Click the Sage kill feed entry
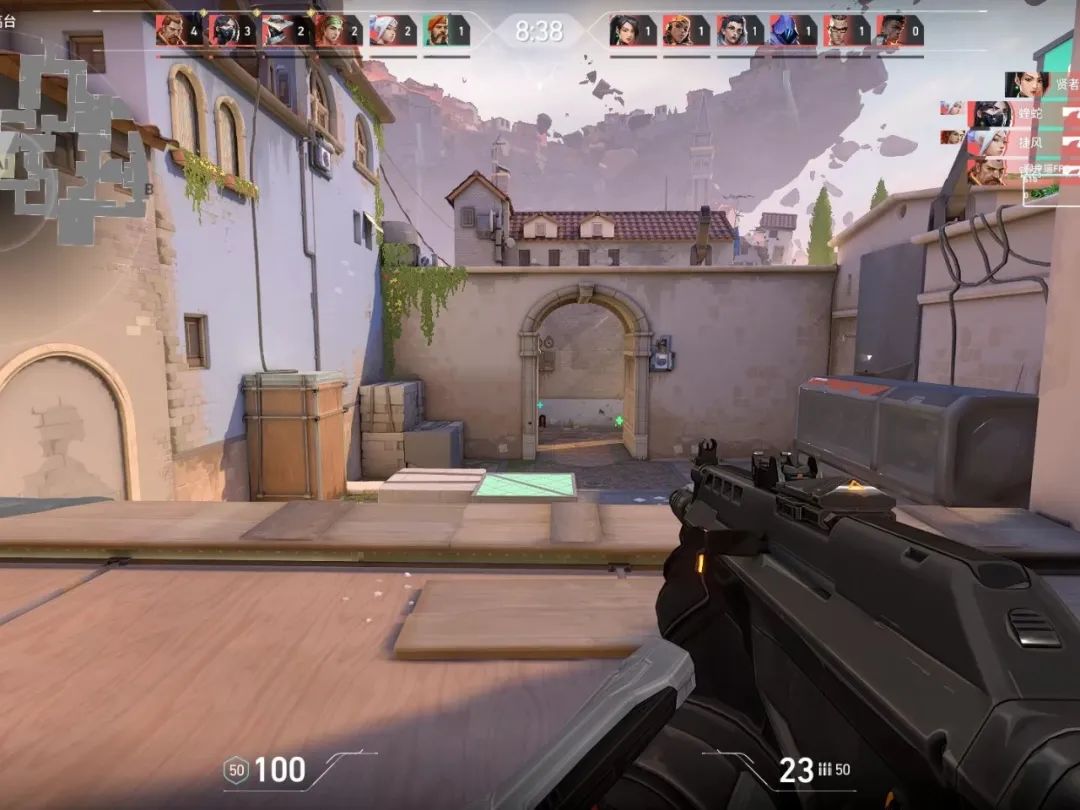The image size is (1080, 810). [x=1035, y=85]
